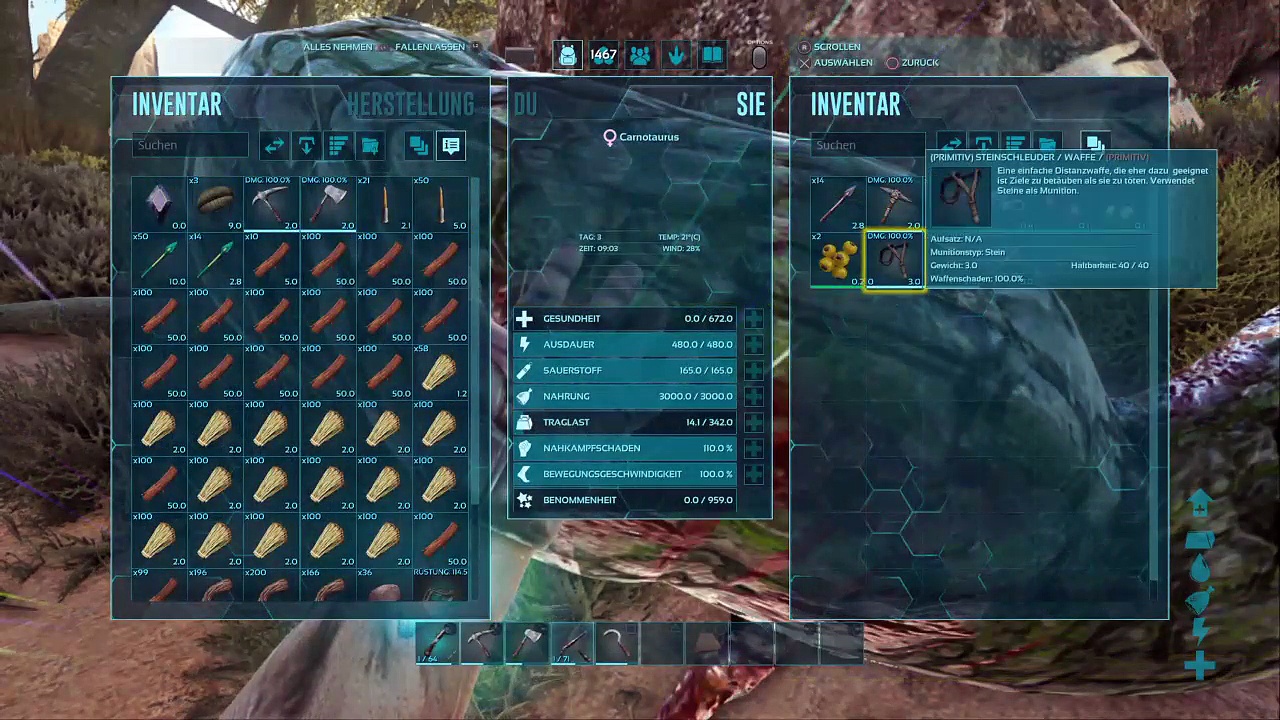
Task: Select the yellow berries stack in Carnotaurus inventory
Action: (x=838, y=260)
